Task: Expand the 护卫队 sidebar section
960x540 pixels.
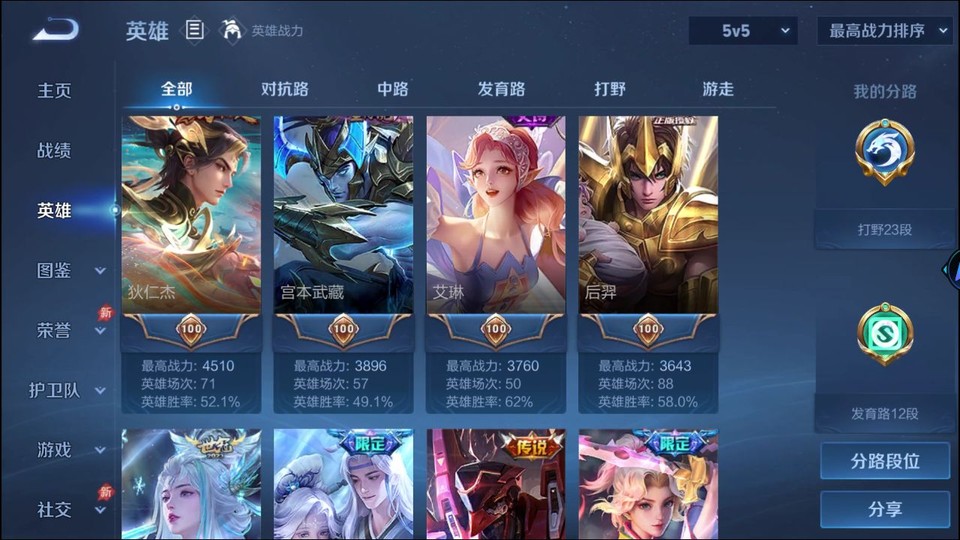Action: (68, 390)
